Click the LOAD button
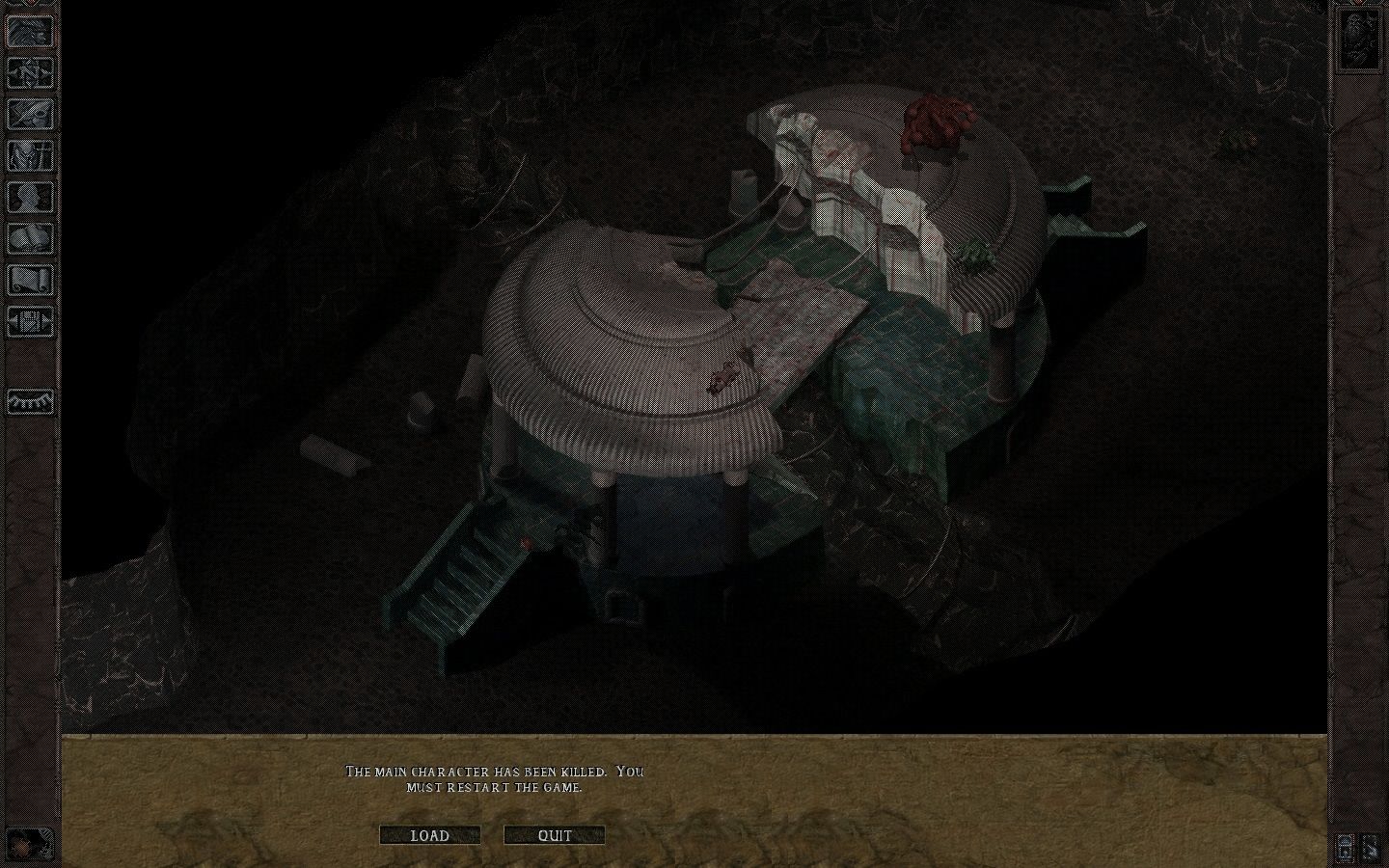Viewport: 1389px width, 868px height. pyautogui.click(x=430, y=835)
